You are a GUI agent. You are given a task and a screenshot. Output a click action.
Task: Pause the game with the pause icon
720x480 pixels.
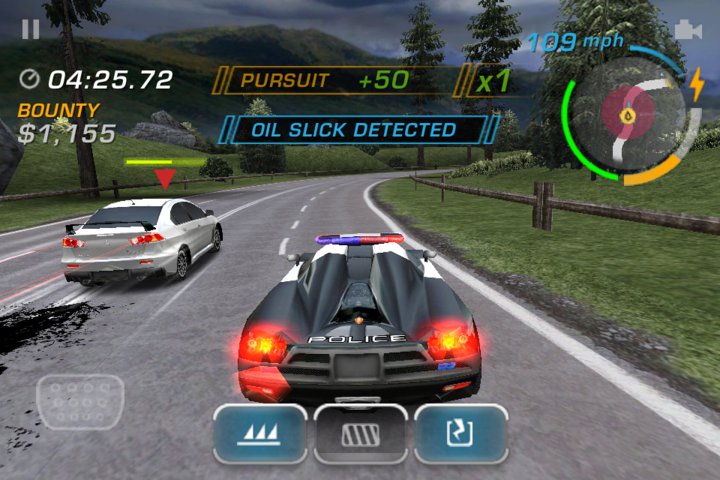(31, 29)
